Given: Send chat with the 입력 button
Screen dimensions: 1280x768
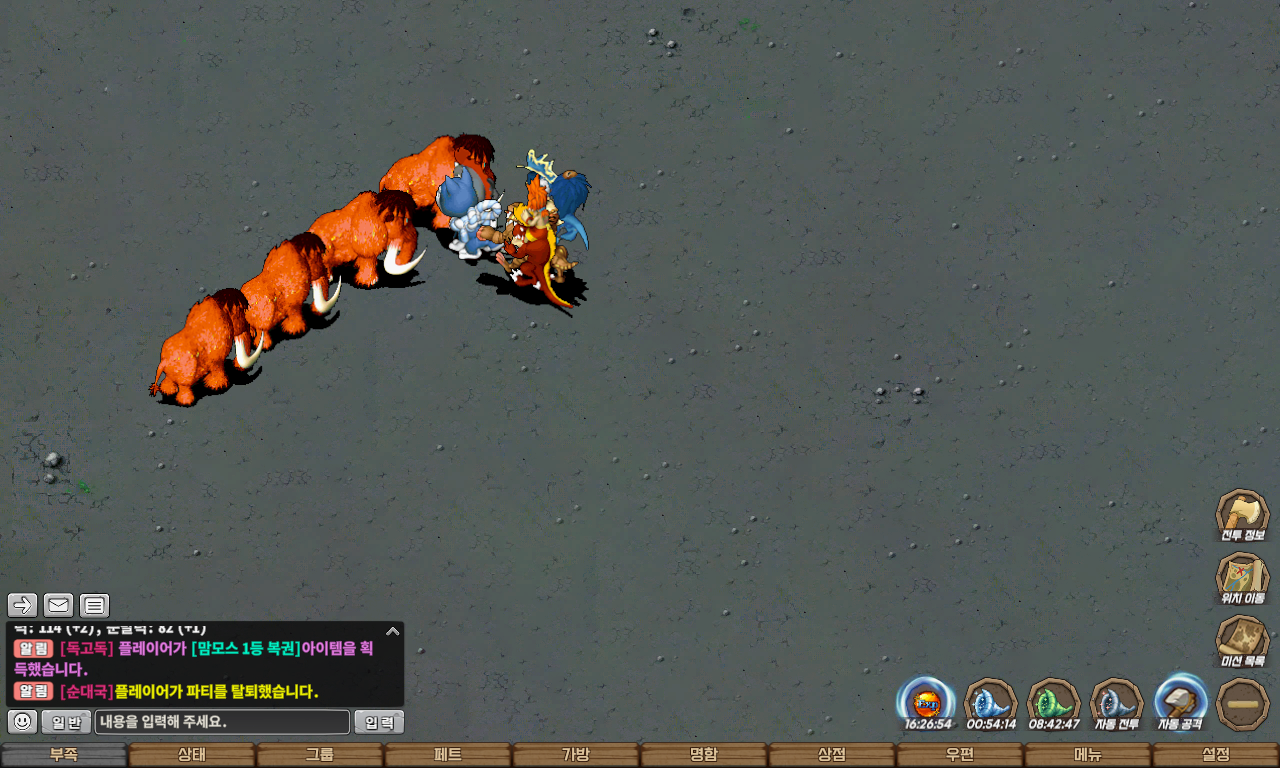Looking at the screenshot, I should pos(379,722).
